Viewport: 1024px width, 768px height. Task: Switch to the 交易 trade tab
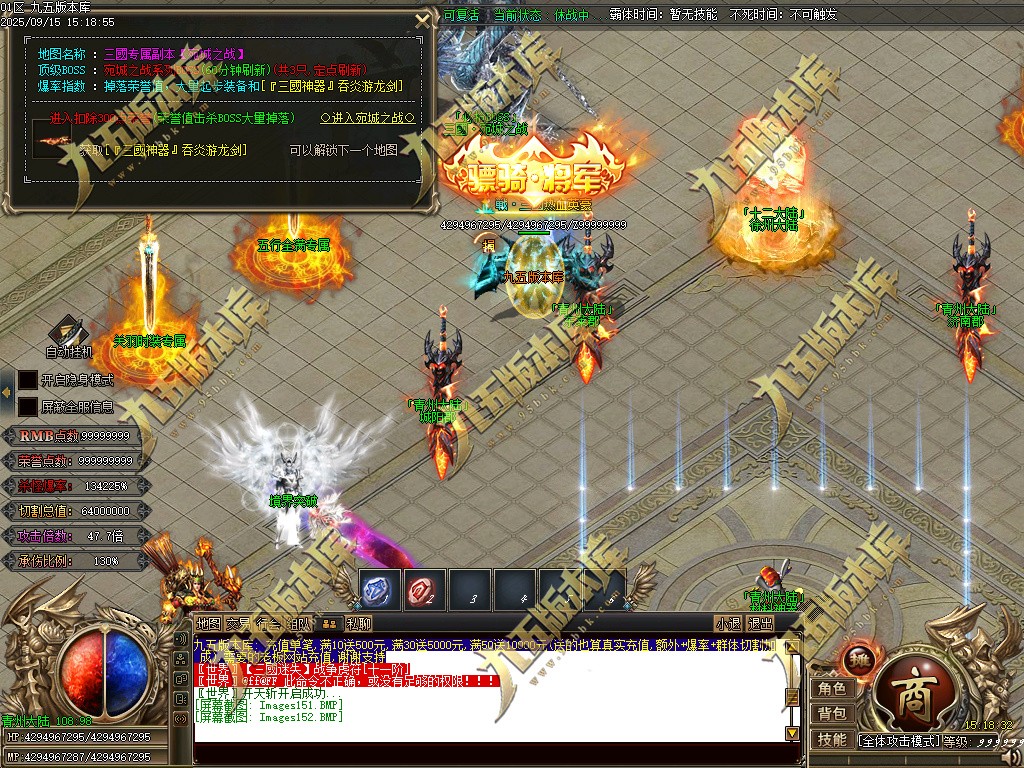(x=238, y=624)
